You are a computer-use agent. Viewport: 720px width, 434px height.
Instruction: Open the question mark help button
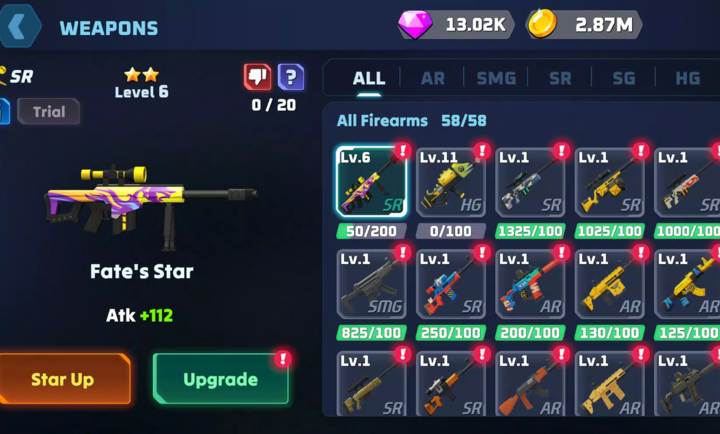click(x=291, y=77)
